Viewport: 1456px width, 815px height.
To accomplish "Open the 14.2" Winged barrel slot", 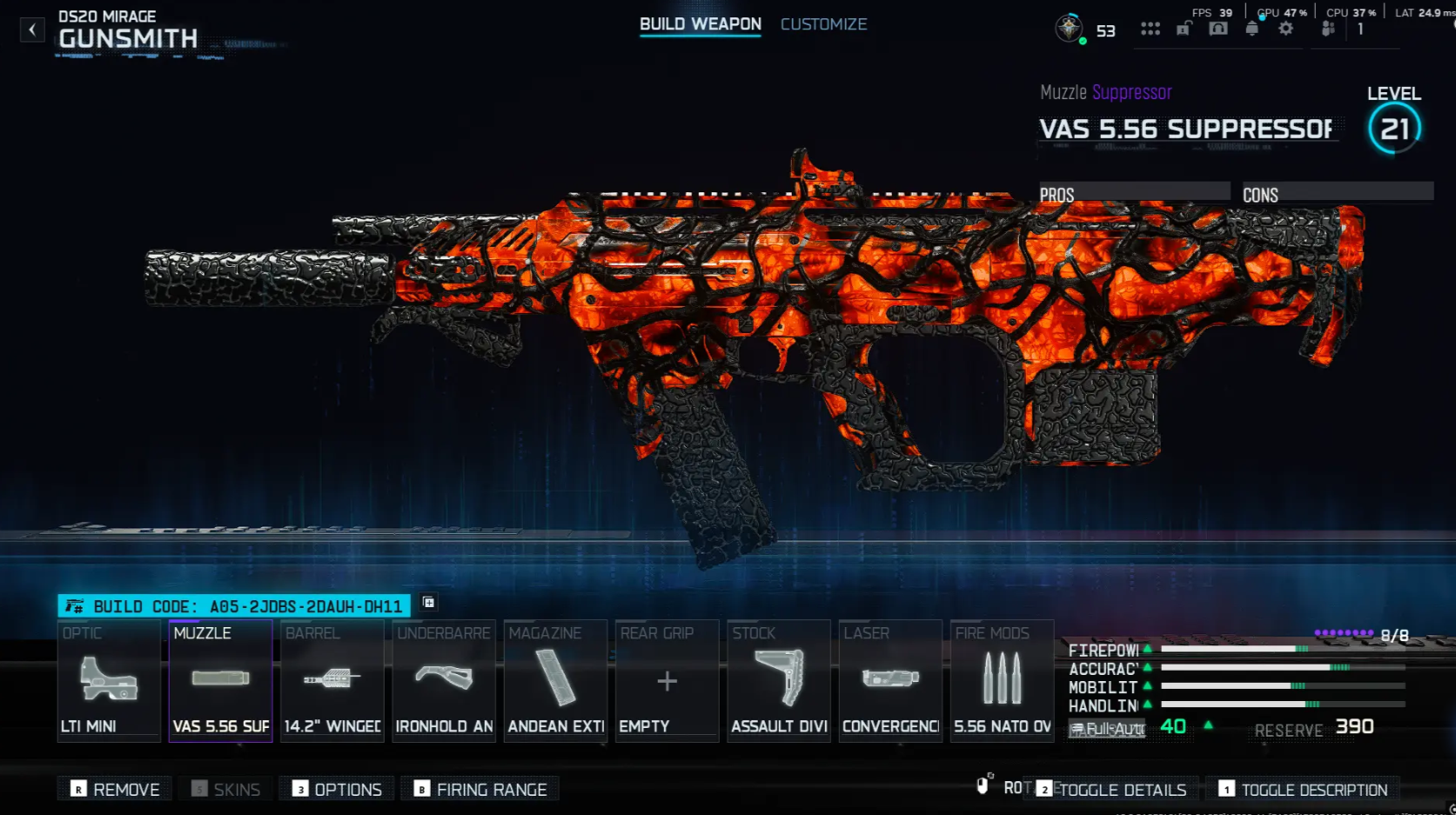I will [332, 683].
